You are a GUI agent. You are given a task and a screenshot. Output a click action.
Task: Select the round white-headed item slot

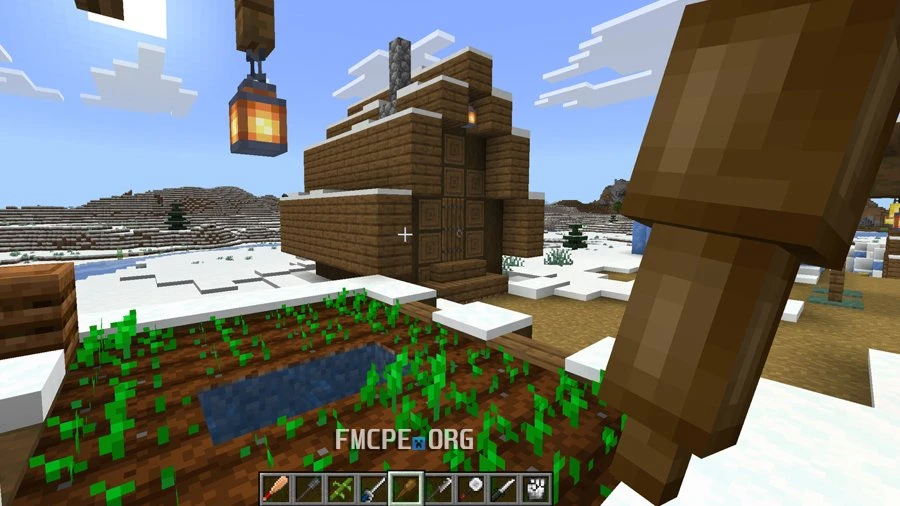tap(472, 488)
